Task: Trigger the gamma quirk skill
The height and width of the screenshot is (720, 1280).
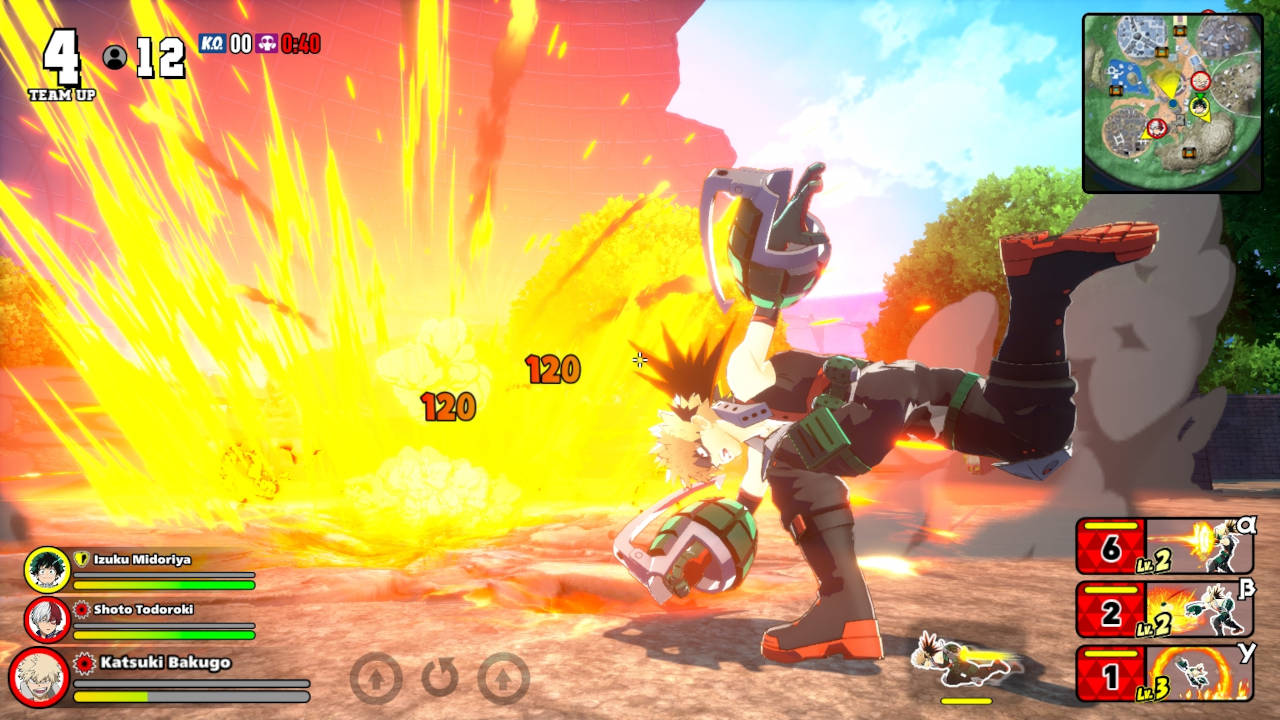Action: point(1165,673)
